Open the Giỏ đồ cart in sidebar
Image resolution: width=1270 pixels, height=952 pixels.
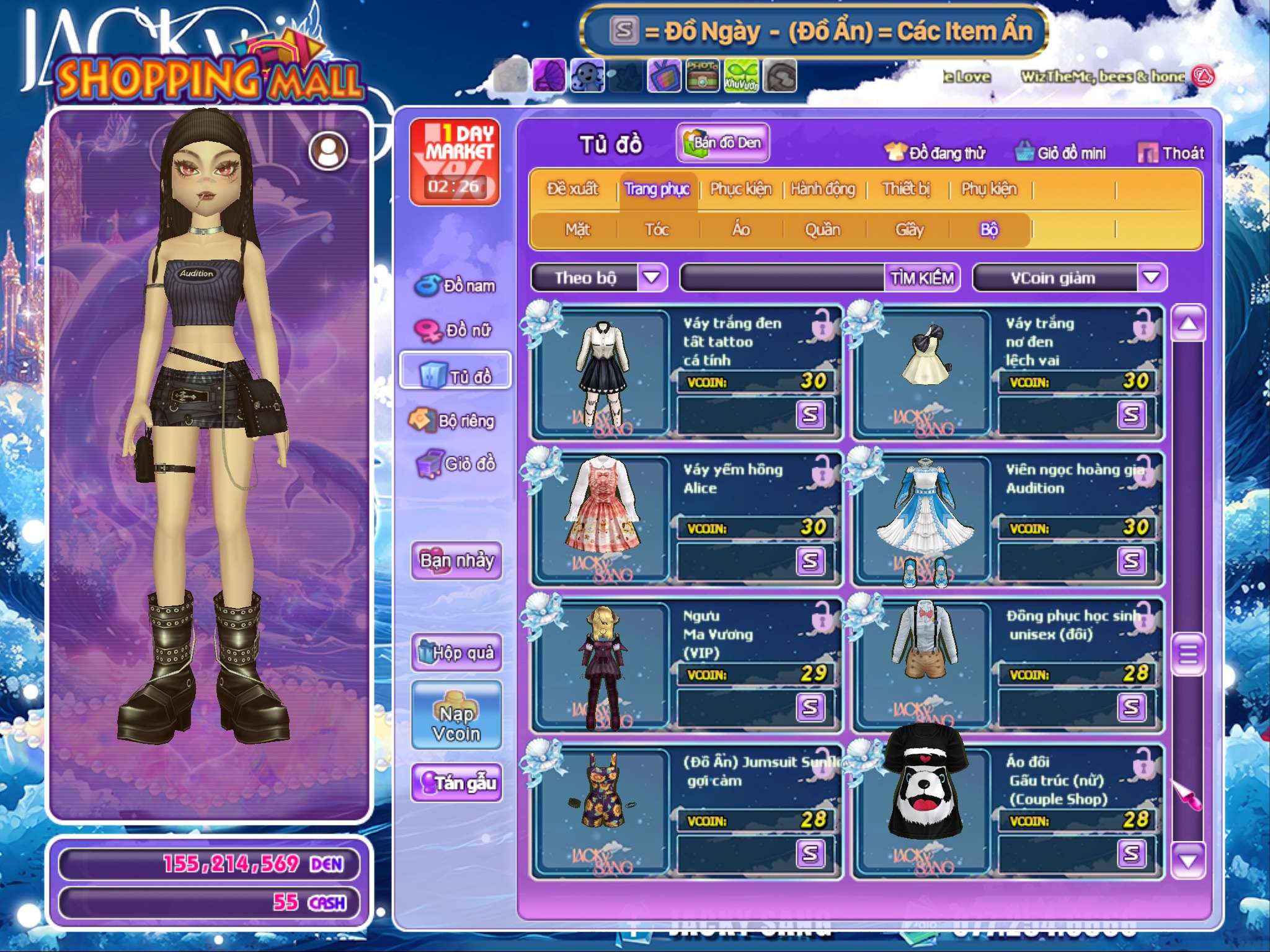456,464
